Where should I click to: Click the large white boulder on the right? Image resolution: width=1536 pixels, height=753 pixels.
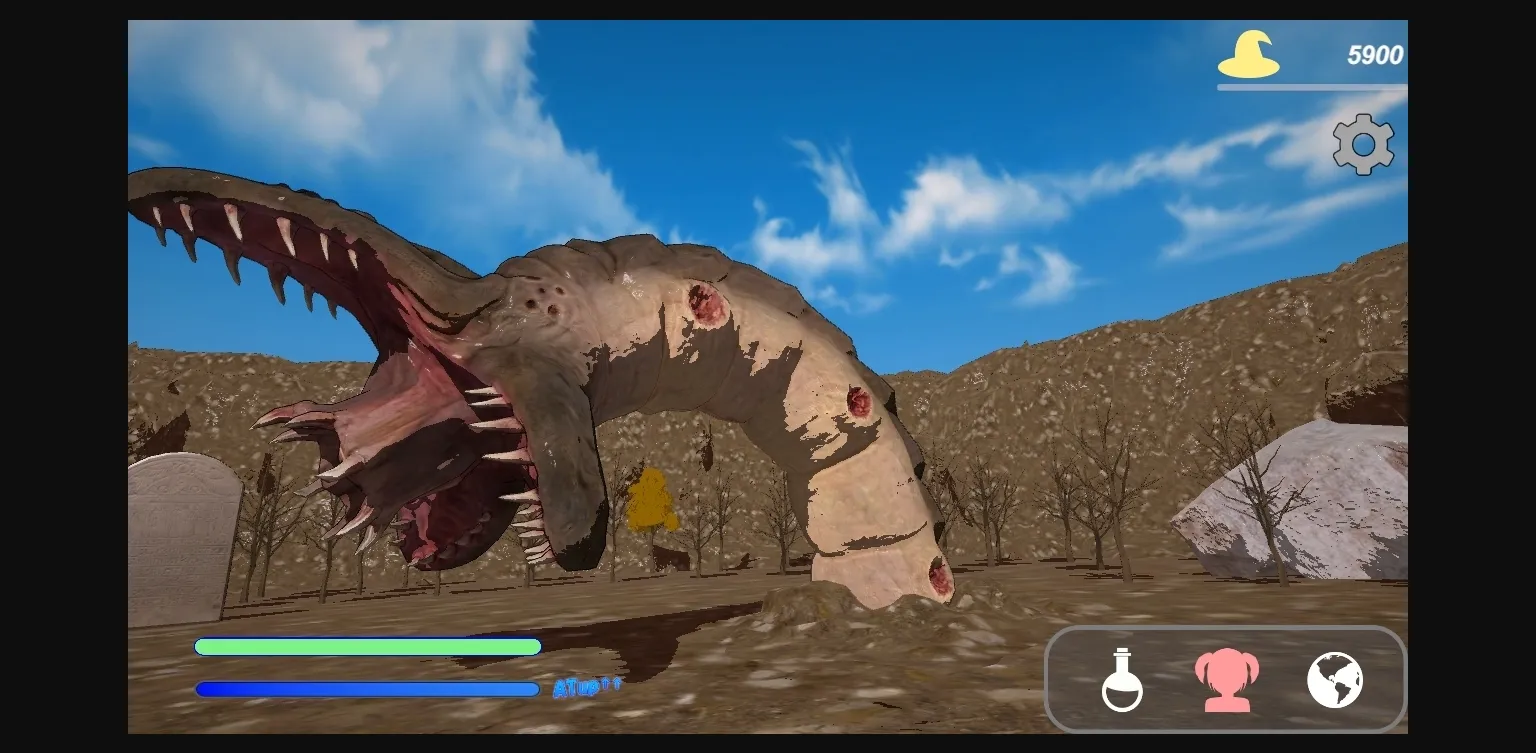(1300, 500)
